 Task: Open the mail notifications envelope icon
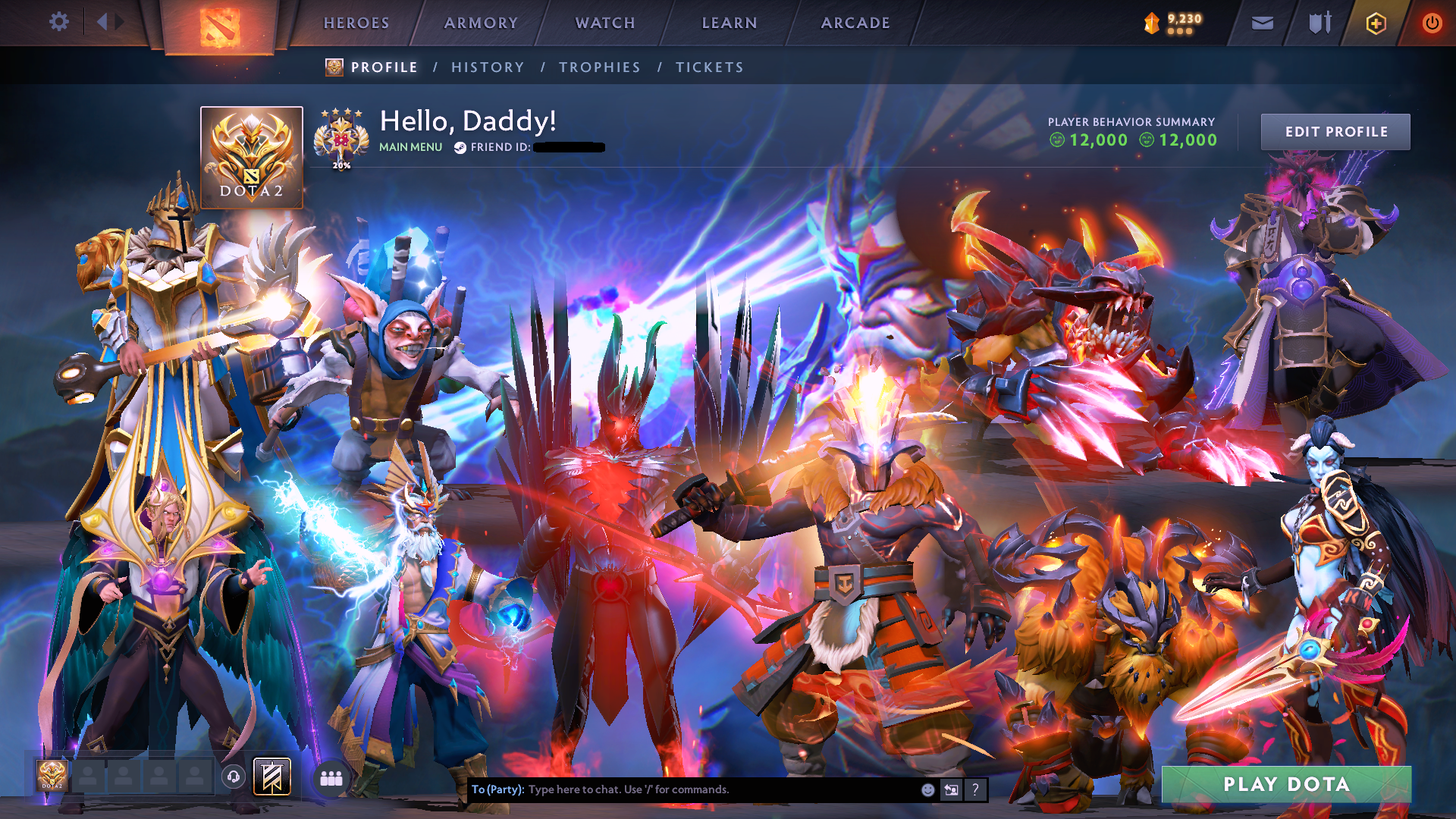pos(1261,23)
